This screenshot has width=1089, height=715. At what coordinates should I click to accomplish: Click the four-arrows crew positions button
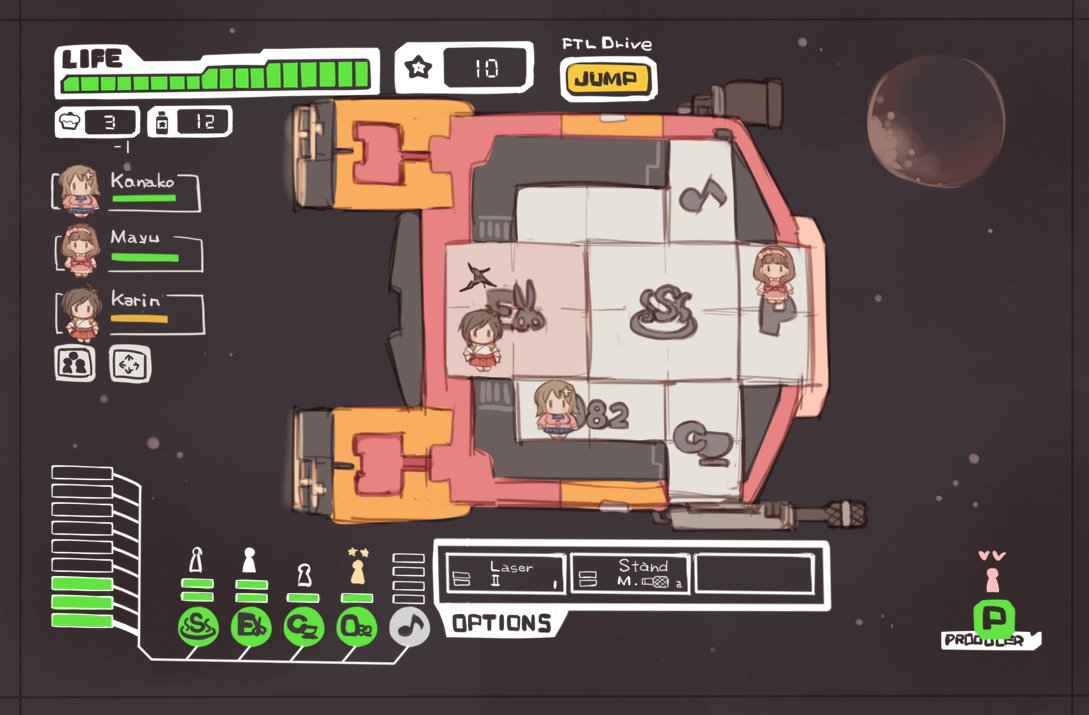129,363
